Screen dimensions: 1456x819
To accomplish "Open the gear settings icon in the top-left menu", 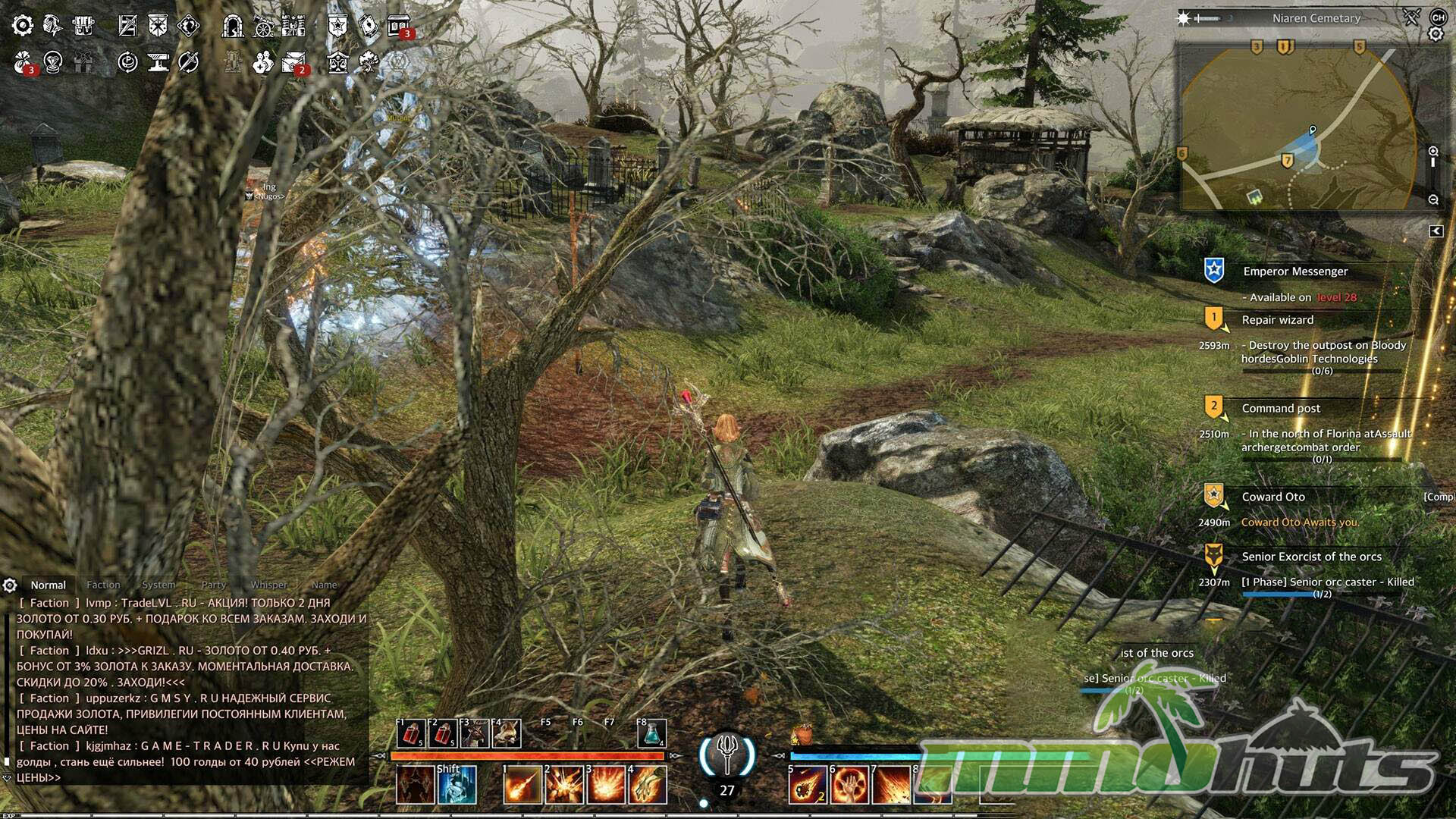I will (x=23, y=26).
